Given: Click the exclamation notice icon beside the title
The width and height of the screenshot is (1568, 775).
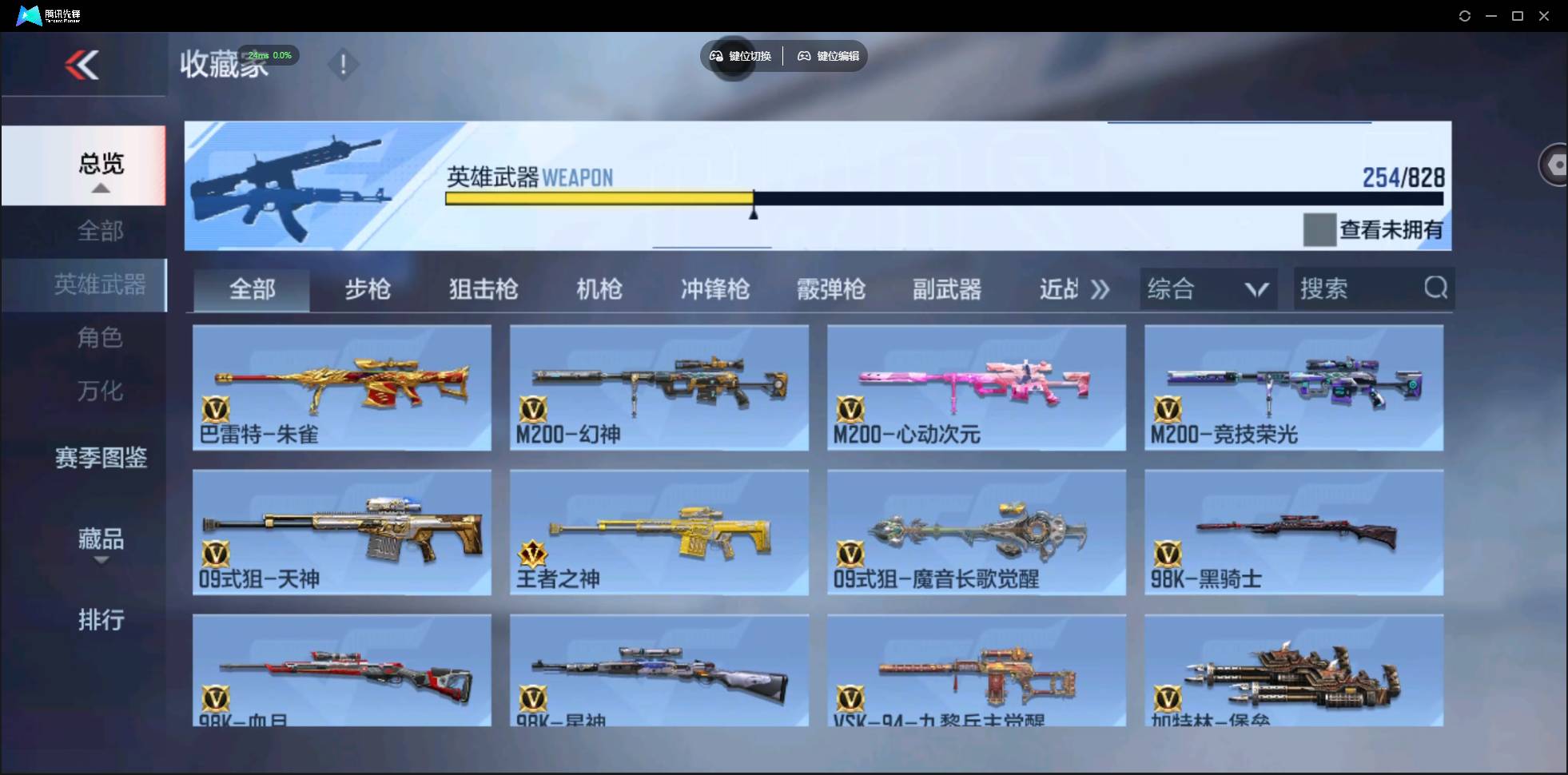Looking at the screenshot, I should (344, 65).
